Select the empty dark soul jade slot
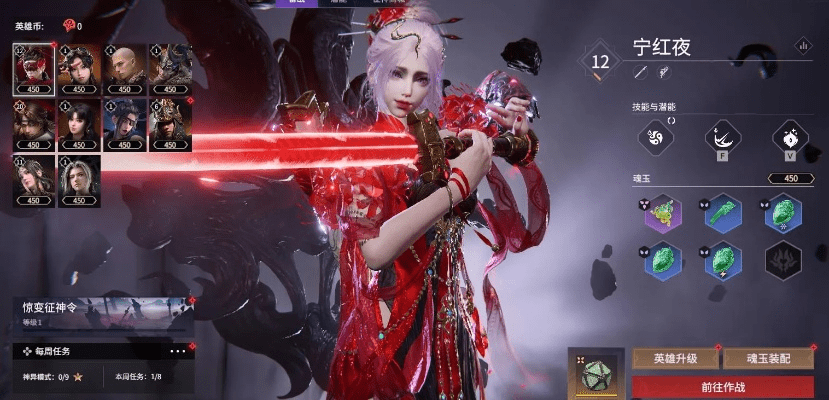Viewport: 829px width, 400px height. 783,260
